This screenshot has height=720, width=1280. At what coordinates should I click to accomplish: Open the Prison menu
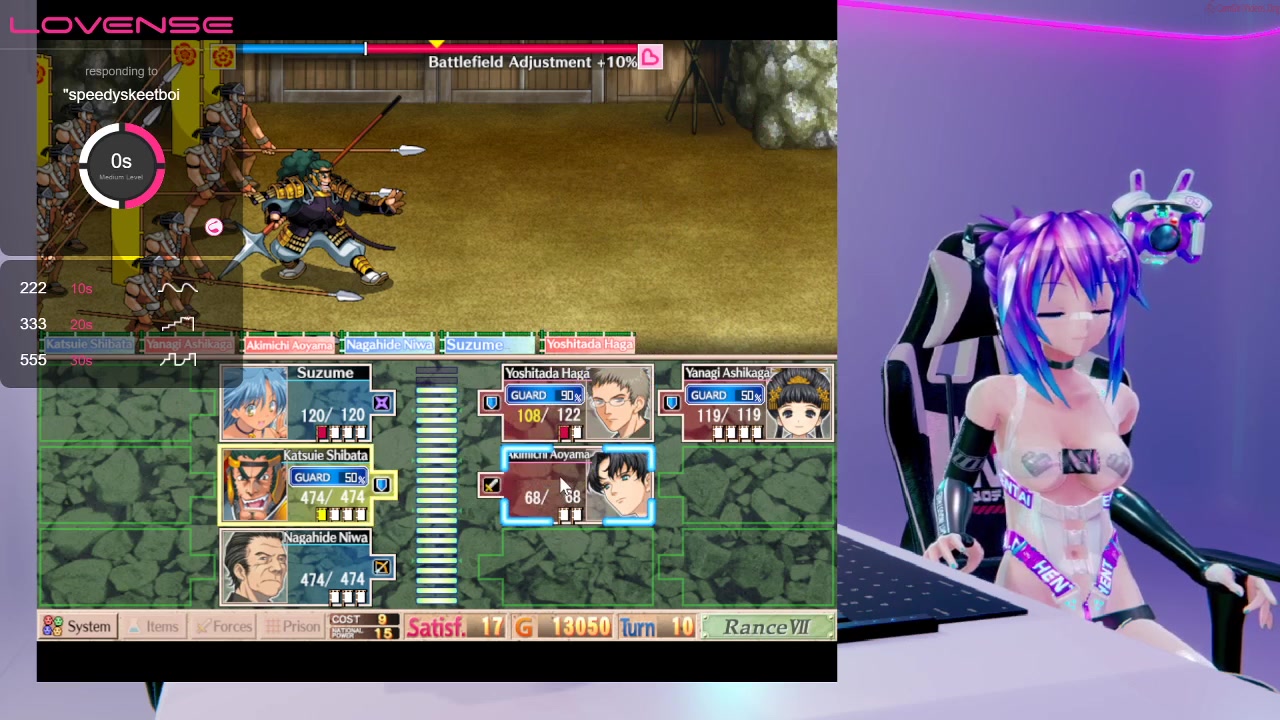291,627
